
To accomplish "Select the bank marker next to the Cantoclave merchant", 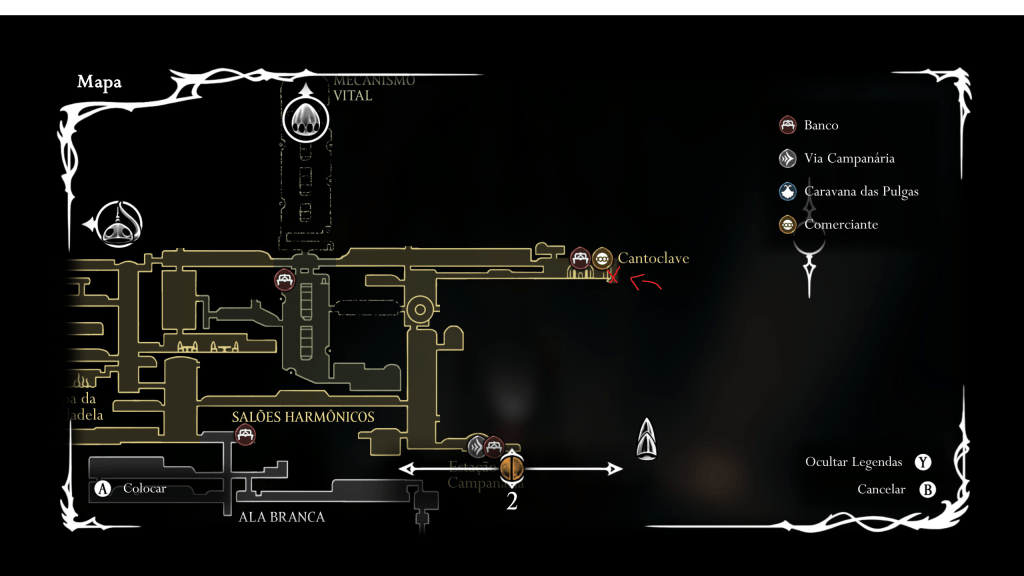I will tap(580, 259).
